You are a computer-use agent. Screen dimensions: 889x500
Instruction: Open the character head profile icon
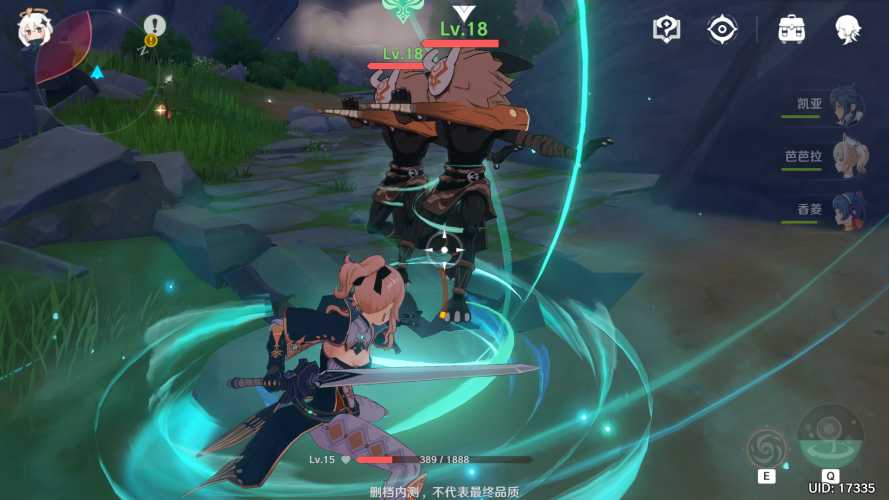849,29
